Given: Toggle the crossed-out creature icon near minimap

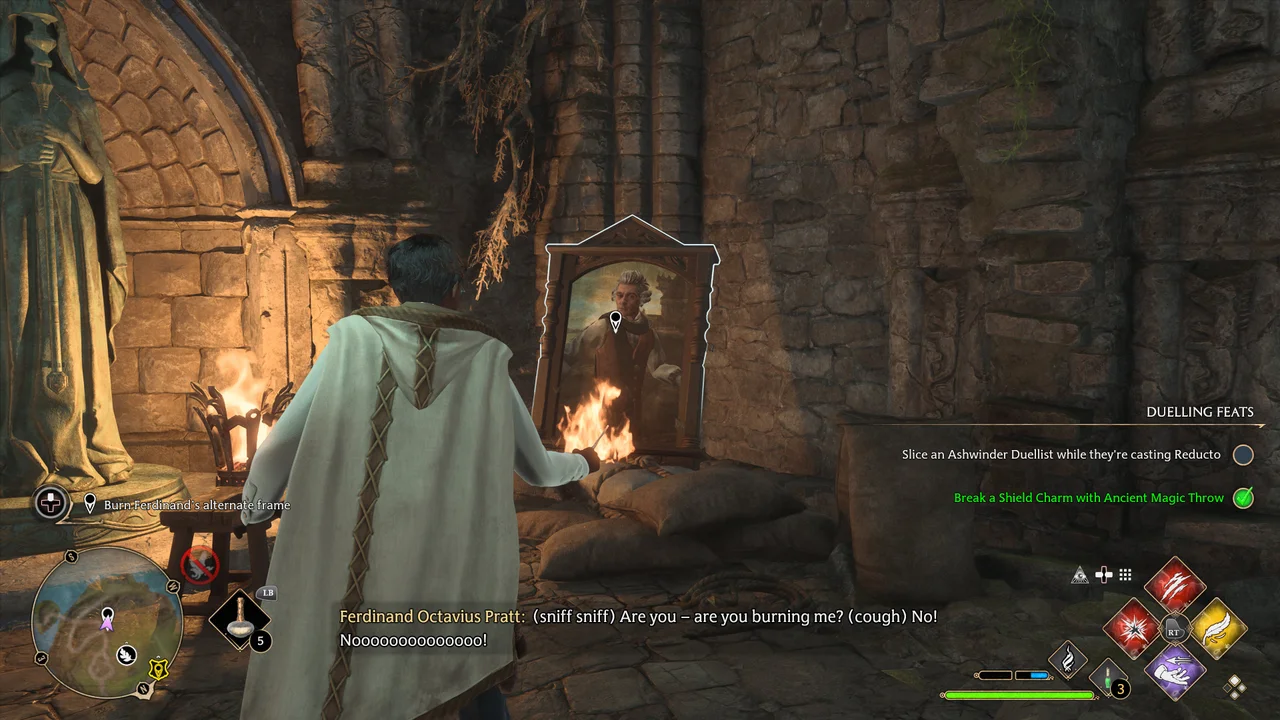Looking at the screenshot, I should pos(199,565).
